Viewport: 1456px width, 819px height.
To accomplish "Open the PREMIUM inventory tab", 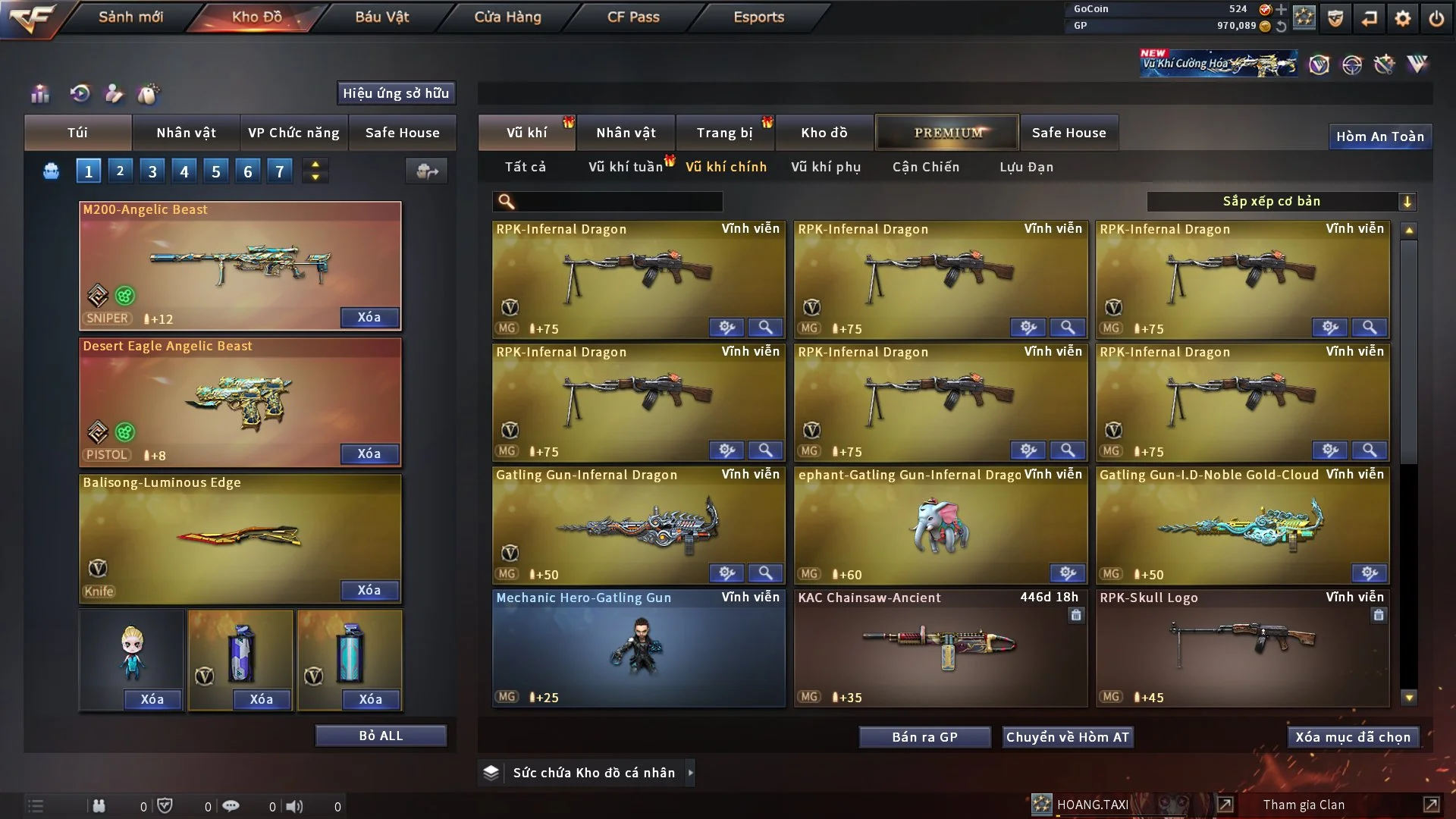I will coord(948,133).
